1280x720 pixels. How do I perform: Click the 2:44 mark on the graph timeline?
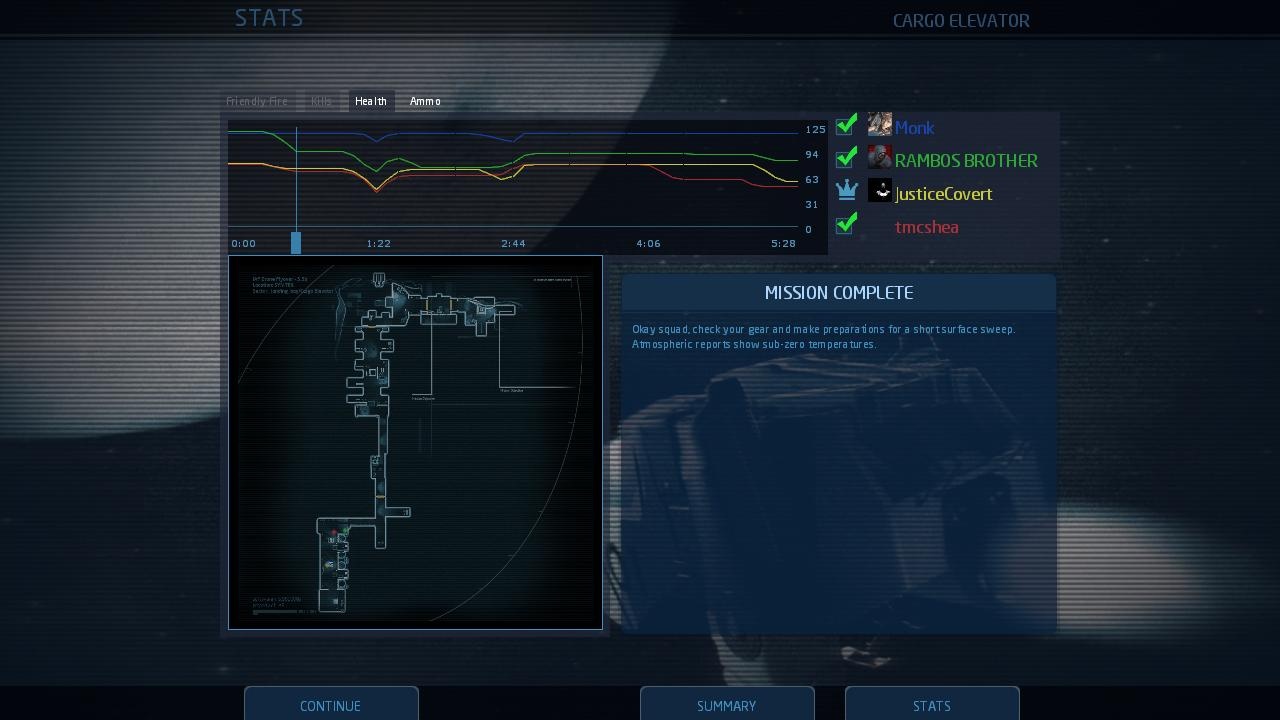[x=512, y=243]
